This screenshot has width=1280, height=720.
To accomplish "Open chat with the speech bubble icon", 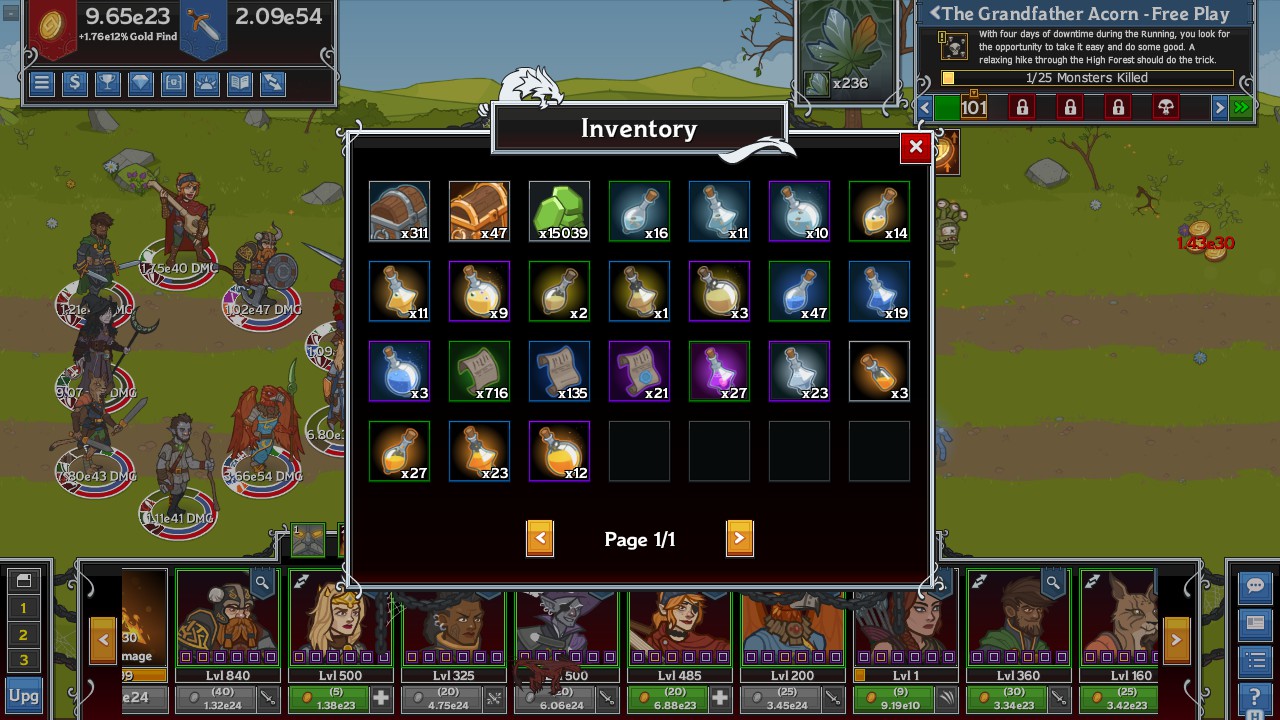I will 1255,587.
